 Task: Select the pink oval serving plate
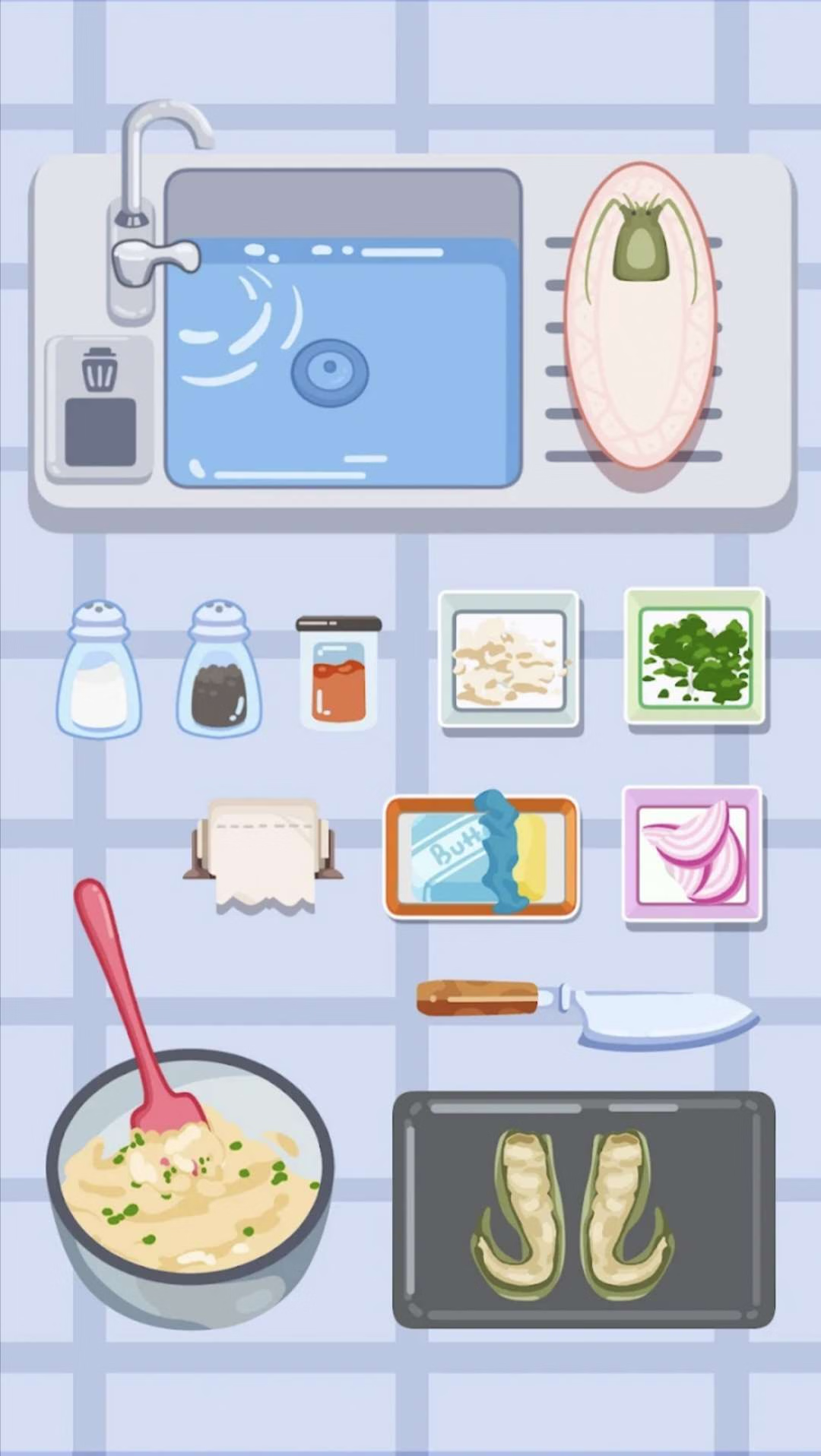pos(640,315)
